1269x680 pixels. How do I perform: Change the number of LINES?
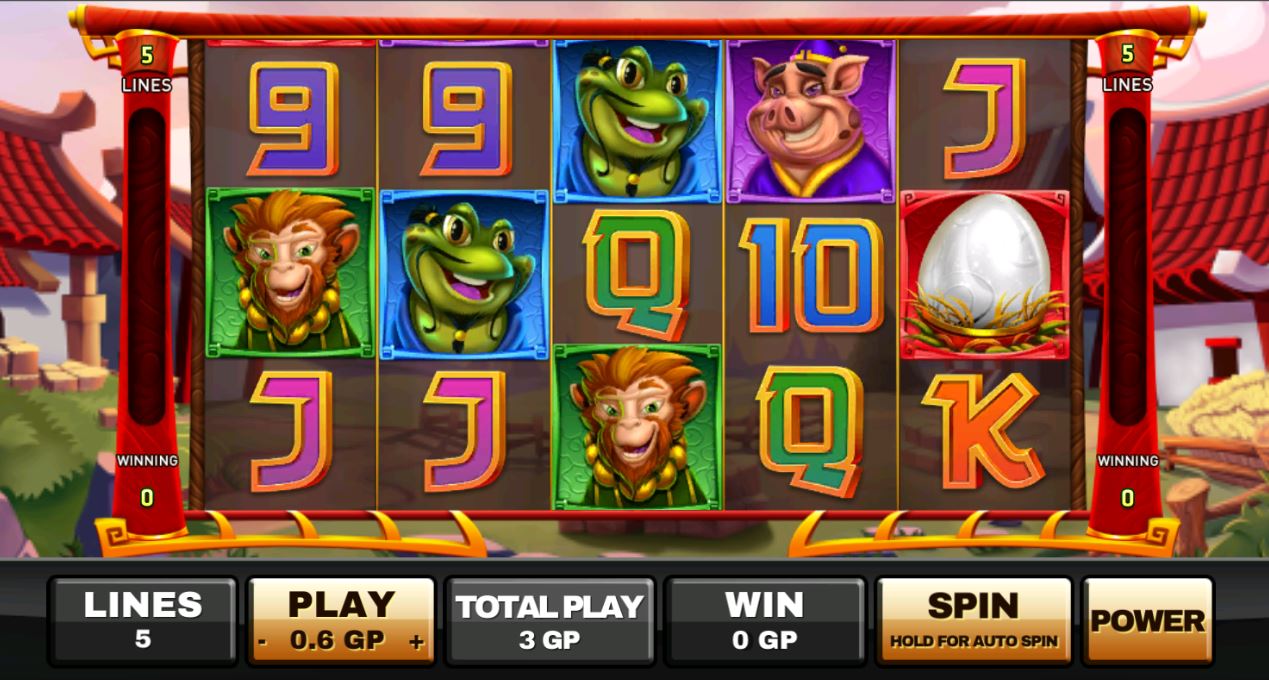[142, 619]
